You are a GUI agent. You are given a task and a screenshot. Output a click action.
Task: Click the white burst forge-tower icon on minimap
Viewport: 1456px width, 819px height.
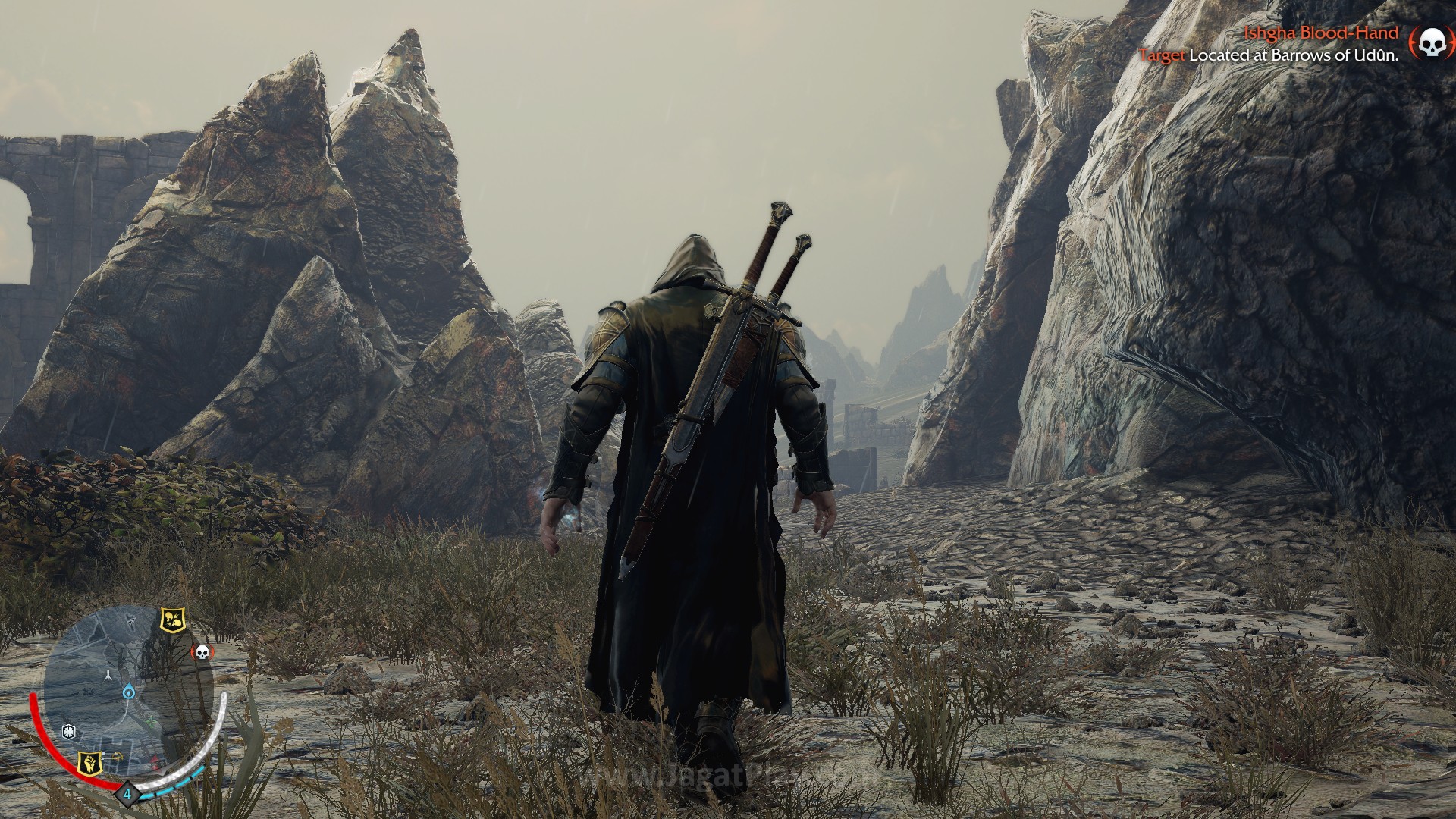(69, 730)
